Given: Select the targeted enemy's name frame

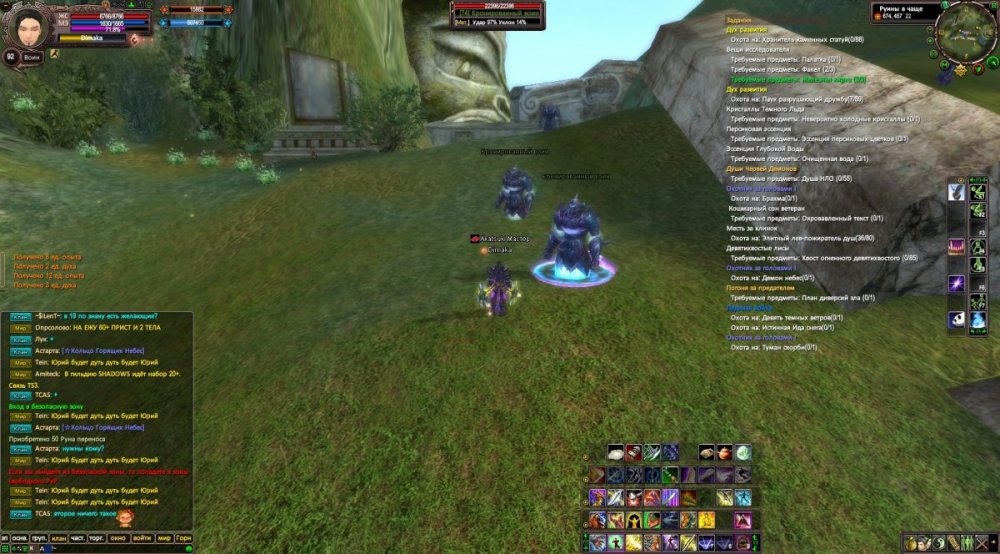Looking at the screenshot, I should click(x=497, y=12).
